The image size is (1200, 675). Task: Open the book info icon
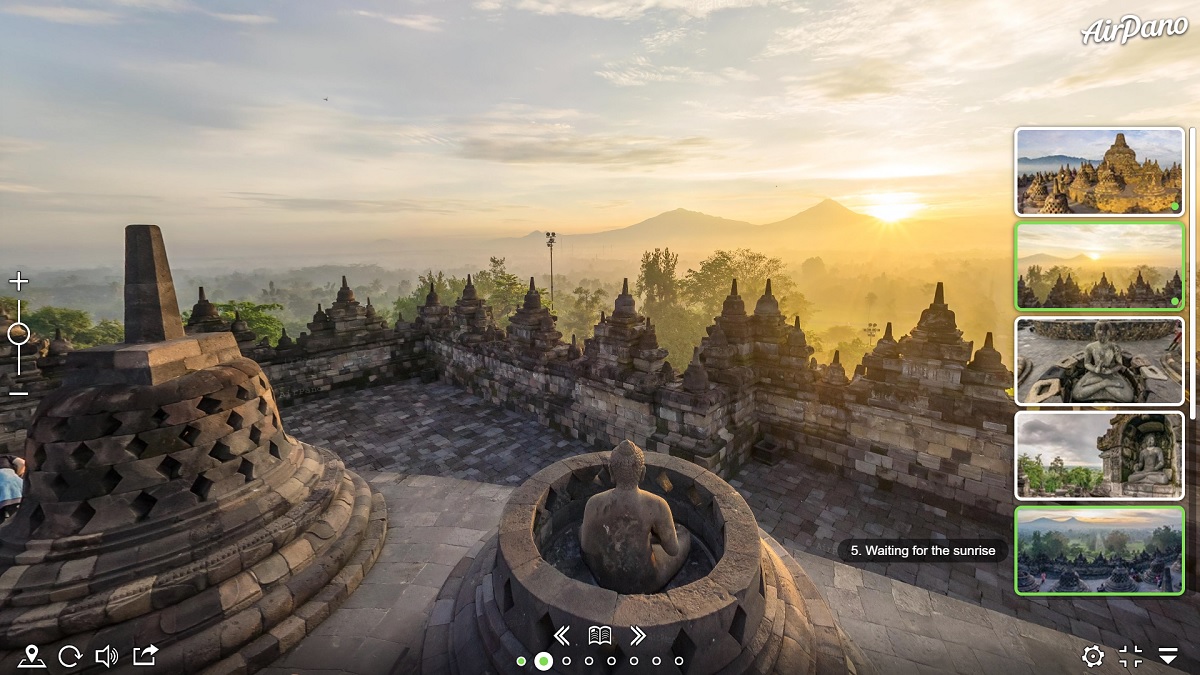pyautogui.click(x=600, y=635)
